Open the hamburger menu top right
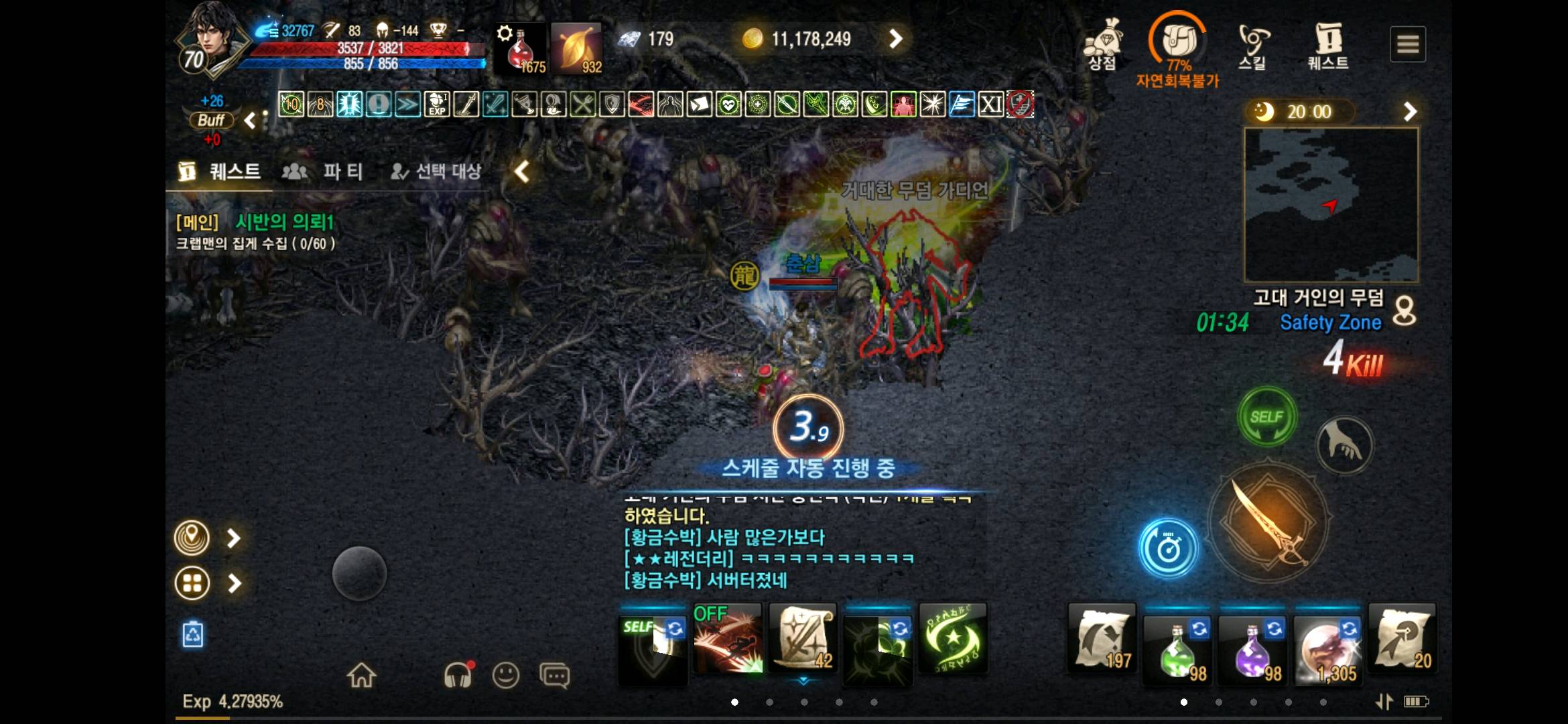This screenshot has width=1568, height=724. pyautogui.click(x=1409, y=43)
